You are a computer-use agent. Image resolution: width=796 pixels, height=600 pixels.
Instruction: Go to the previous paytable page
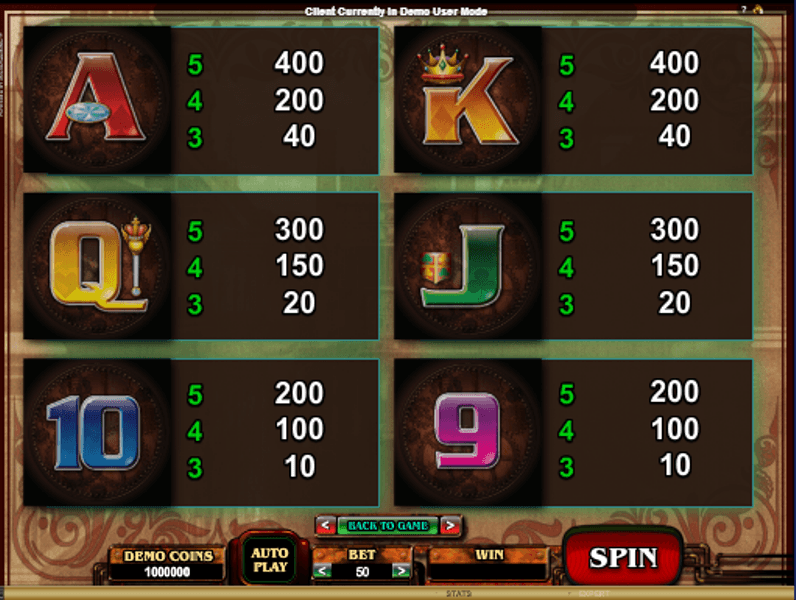tap(325, 525)
